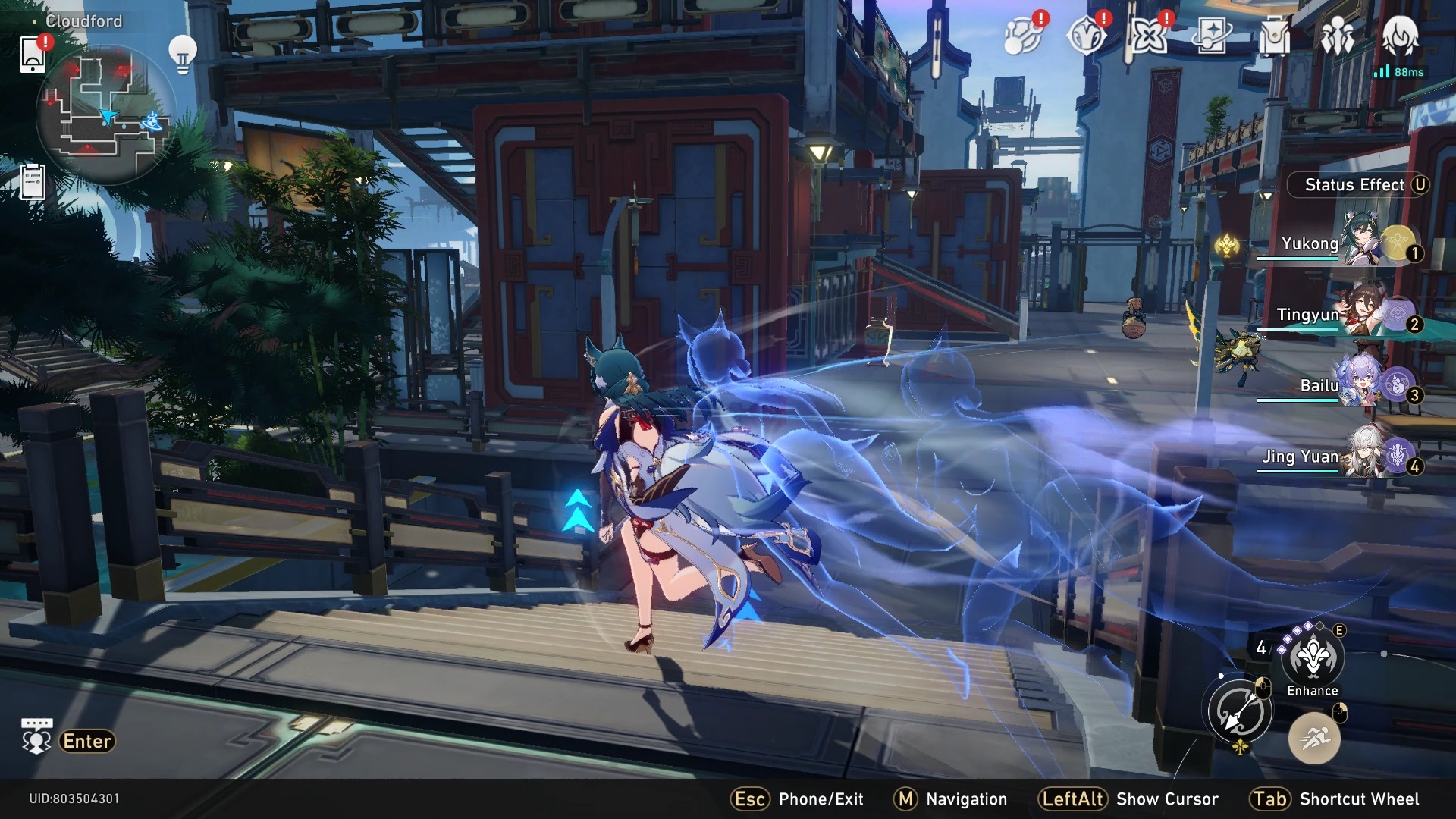1456x819 pixels.
Task: Use the bow basic attack icon
Action: 1239,711
